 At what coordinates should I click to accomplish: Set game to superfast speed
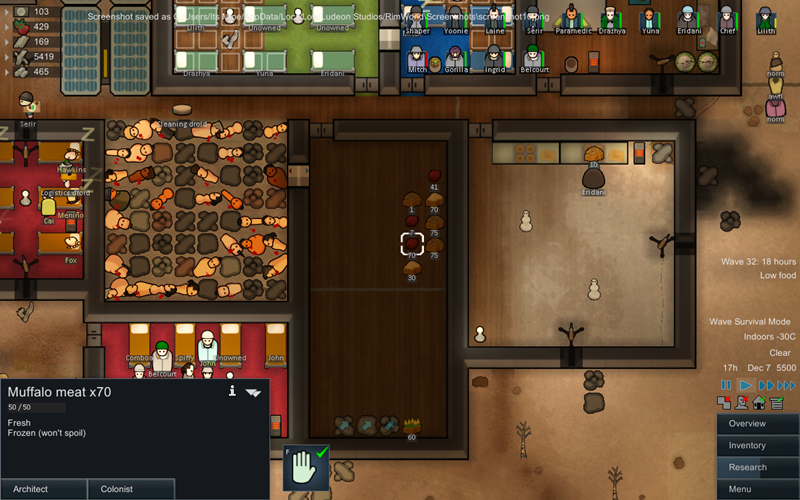pyautogui.click(x=789, y=385)
